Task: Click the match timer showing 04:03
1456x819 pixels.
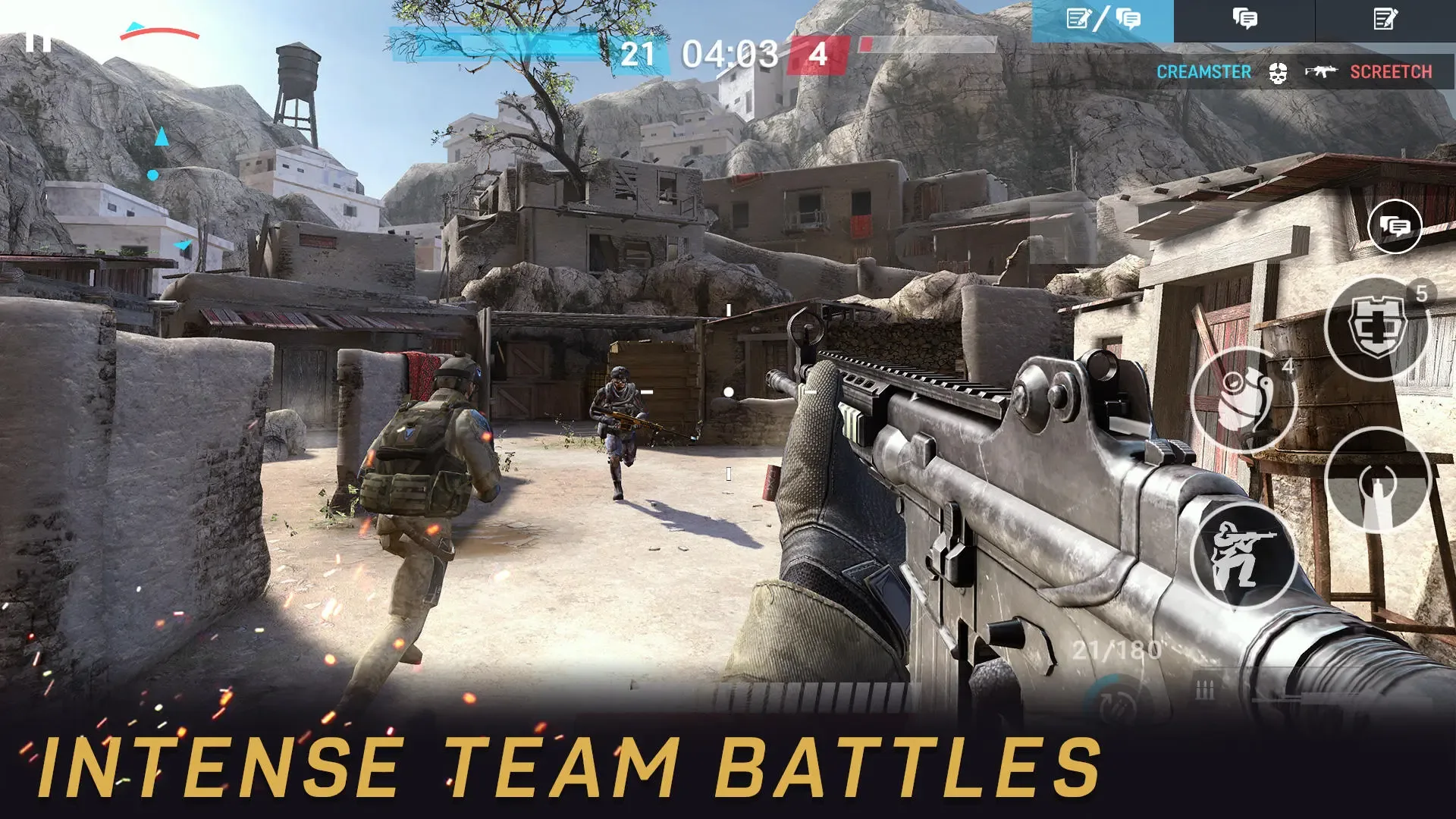Action: [x=730, y=55]
